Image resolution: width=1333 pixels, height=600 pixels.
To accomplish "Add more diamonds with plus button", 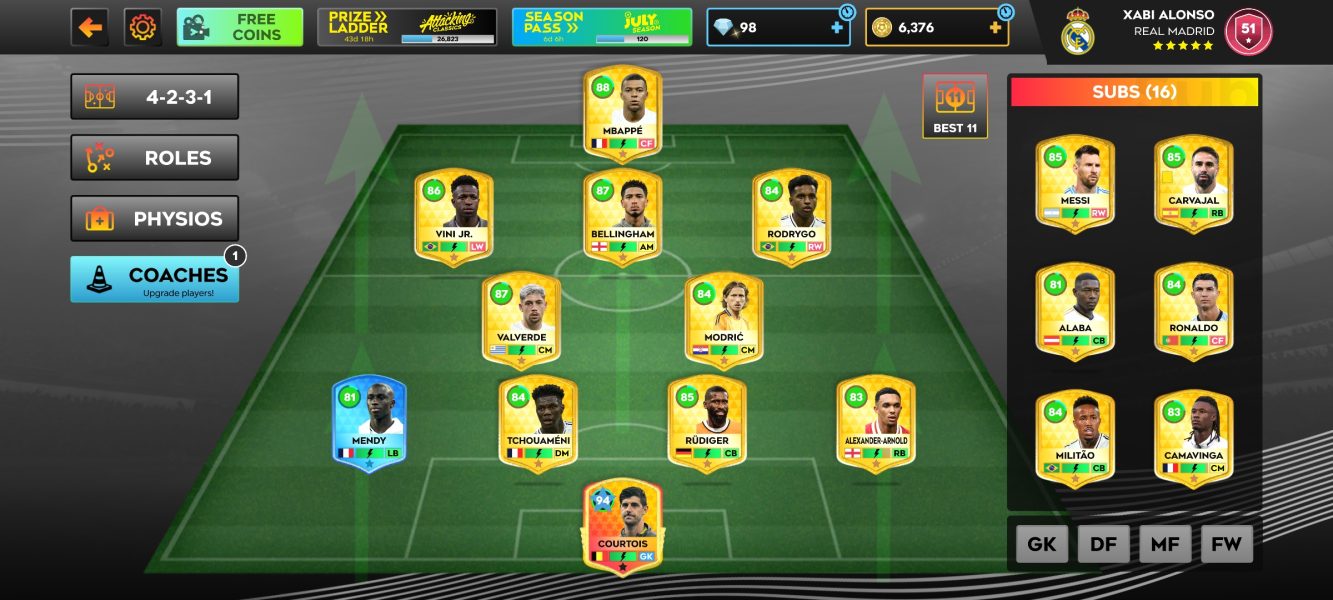I will [837, 28].
